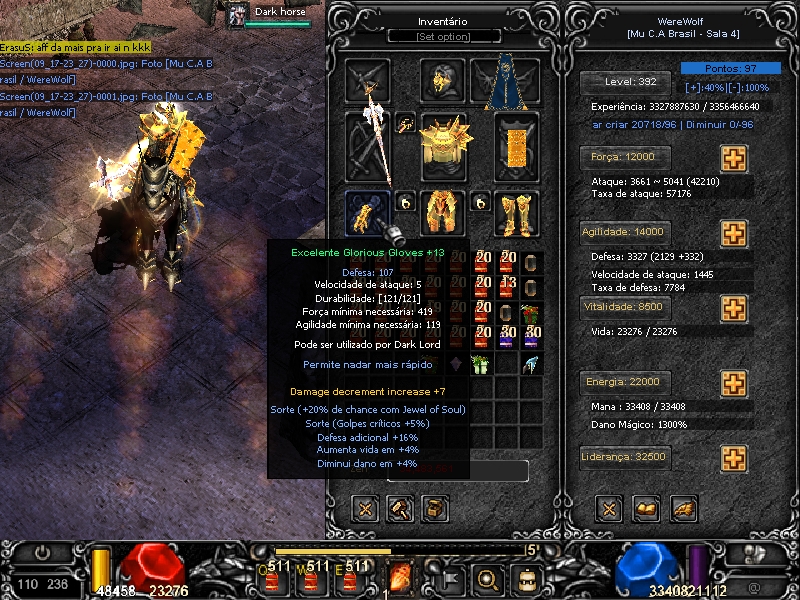
Task: Select the blue cape equipment slot
Action: tap(504, 83)
